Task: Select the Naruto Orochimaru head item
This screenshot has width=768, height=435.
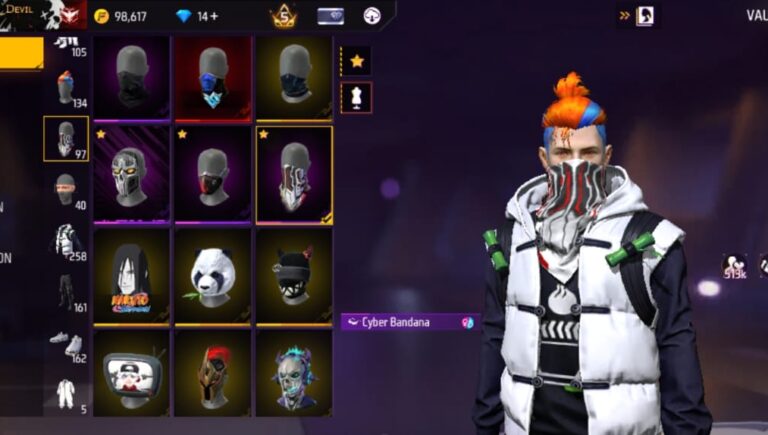Action: click(x=132, y=276)
